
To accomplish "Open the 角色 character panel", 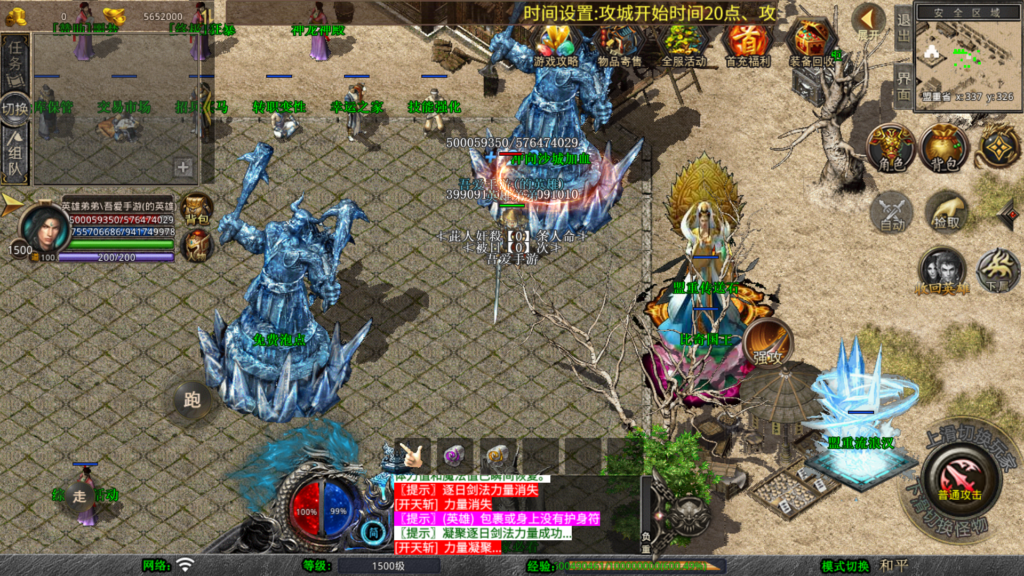I will 891,148.
